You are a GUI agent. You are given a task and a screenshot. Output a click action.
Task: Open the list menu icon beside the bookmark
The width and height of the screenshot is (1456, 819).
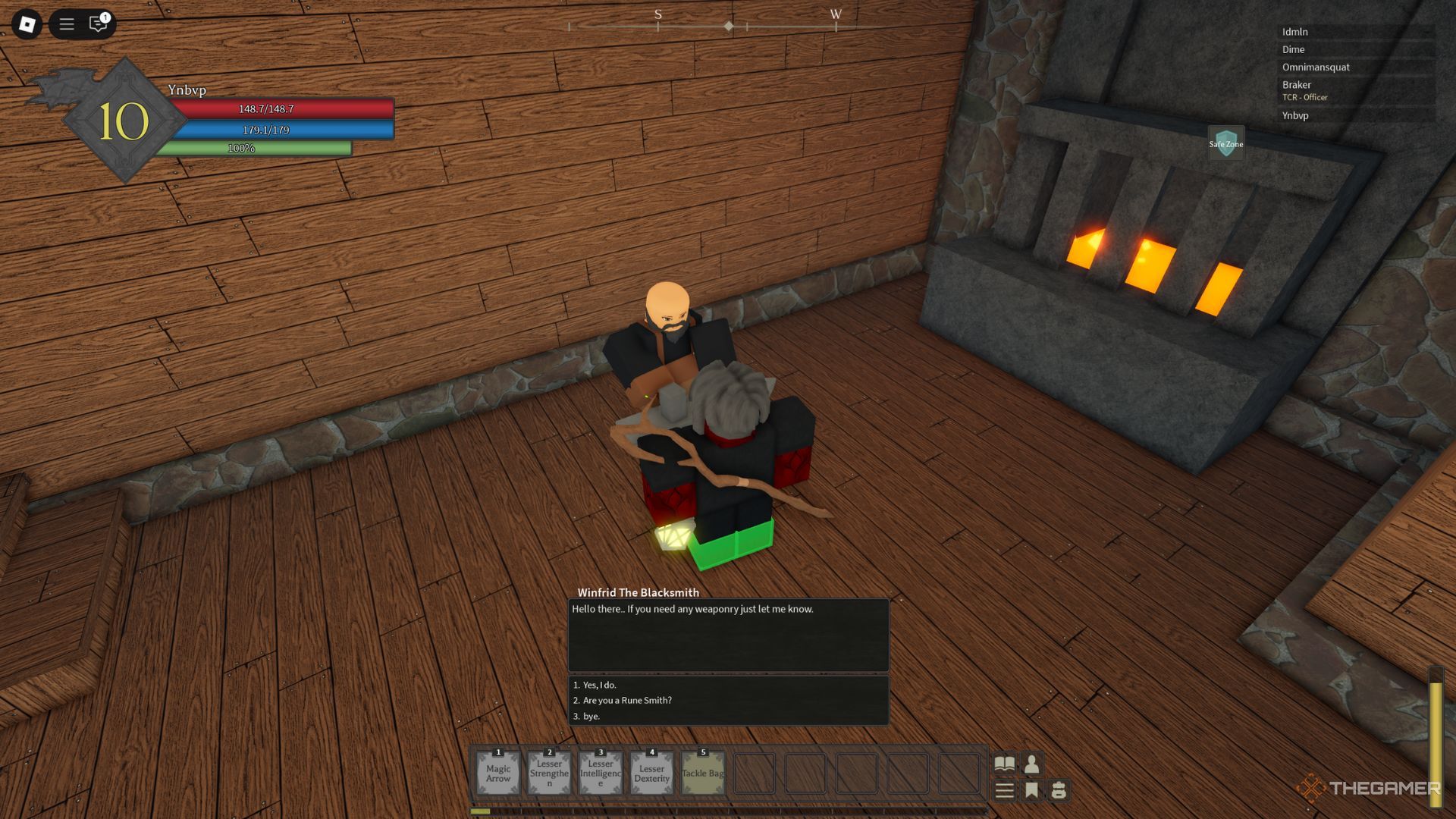pyautogui.click(x=1003, y=791)
